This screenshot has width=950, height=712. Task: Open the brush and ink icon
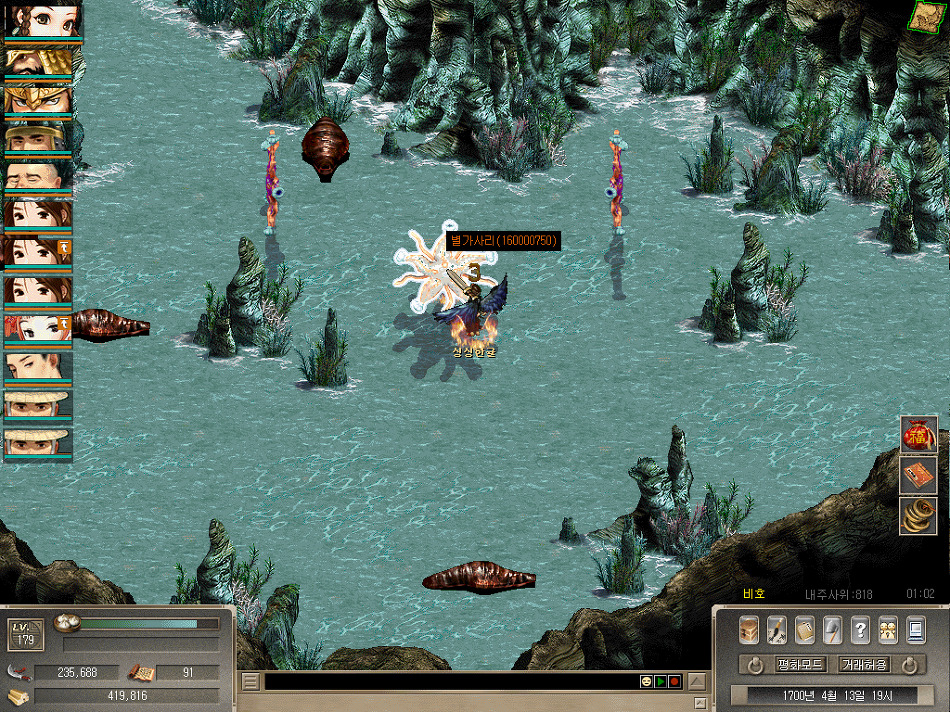pyautogui.click(x=777, y=630)
